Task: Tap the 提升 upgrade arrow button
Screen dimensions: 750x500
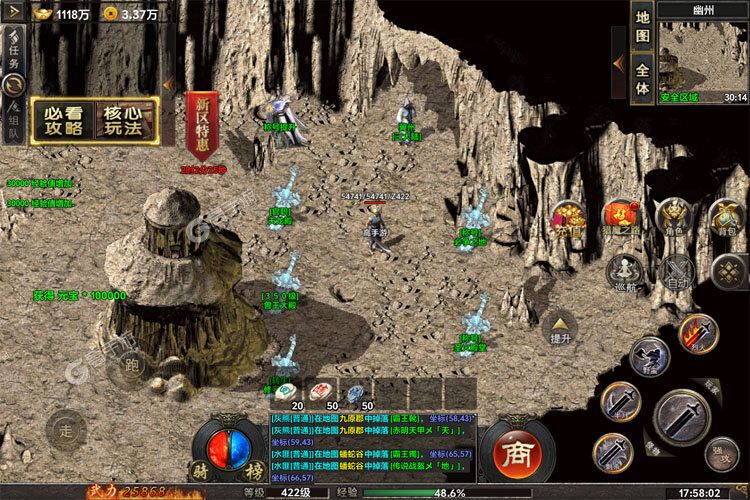Action: tap(560, 327)
